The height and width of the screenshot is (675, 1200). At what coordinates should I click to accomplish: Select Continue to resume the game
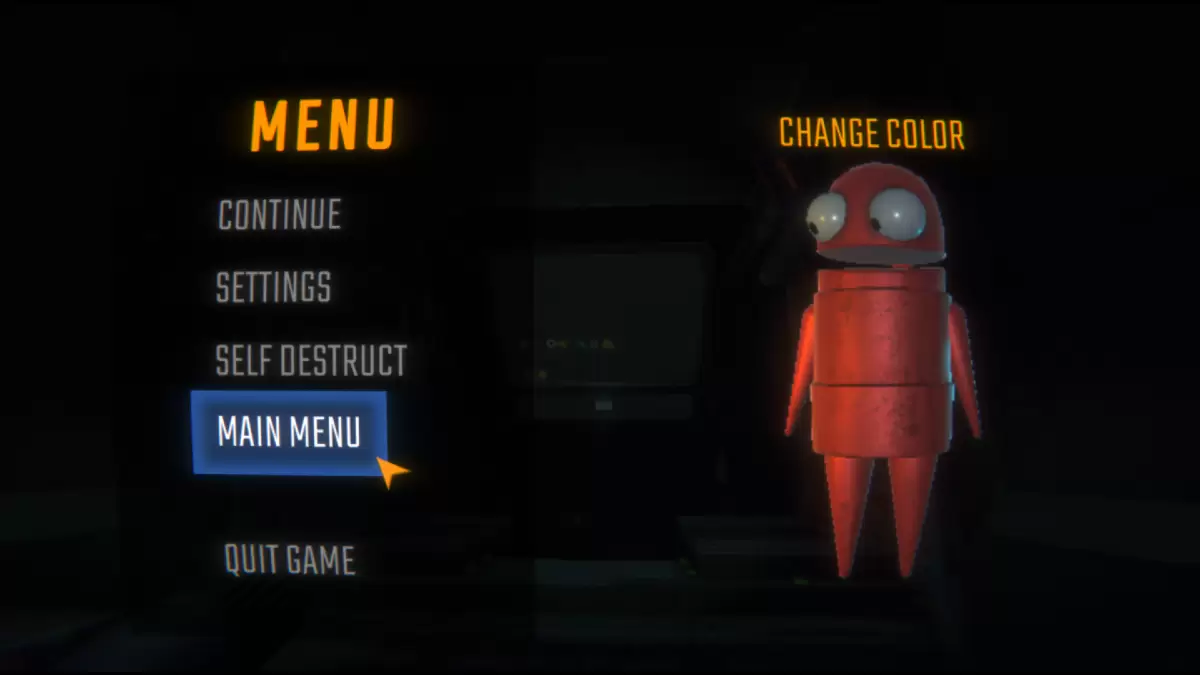(x=279, y=215)
